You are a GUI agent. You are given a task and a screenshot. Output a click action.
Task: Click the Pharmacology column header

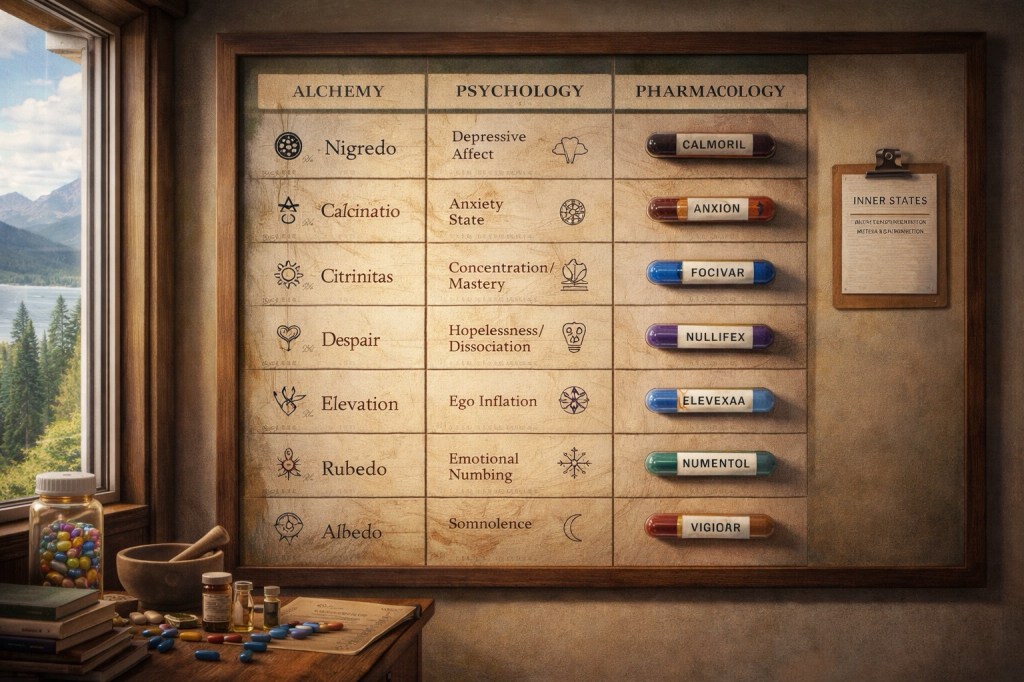coord(710,91)
